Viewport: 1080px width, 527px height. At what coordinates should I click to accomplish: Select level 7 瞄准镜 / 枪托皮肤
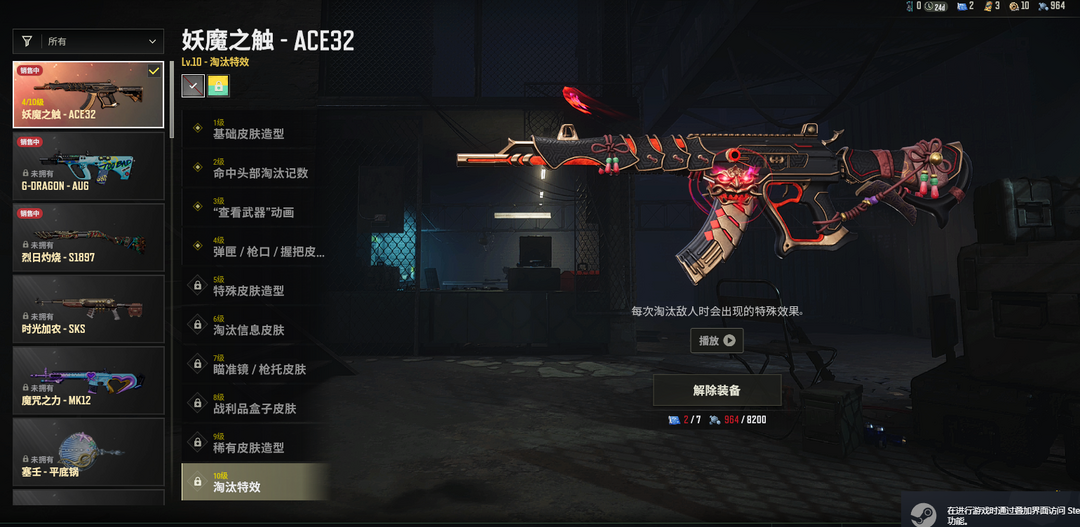point(255,364)
